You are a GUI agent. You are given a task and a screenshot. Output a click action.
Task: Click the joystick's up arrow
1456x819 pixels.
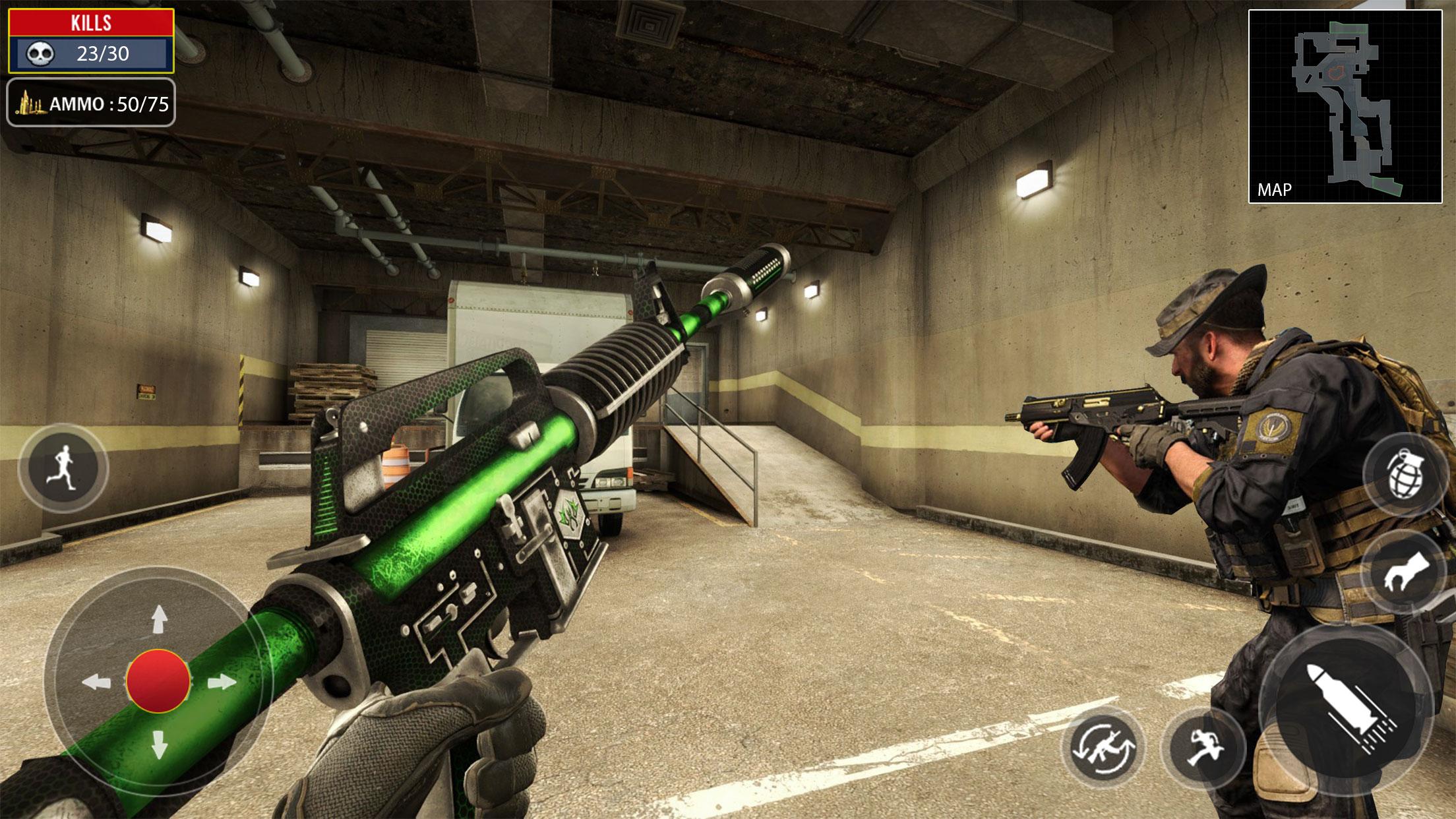click(x=159, y=620)
